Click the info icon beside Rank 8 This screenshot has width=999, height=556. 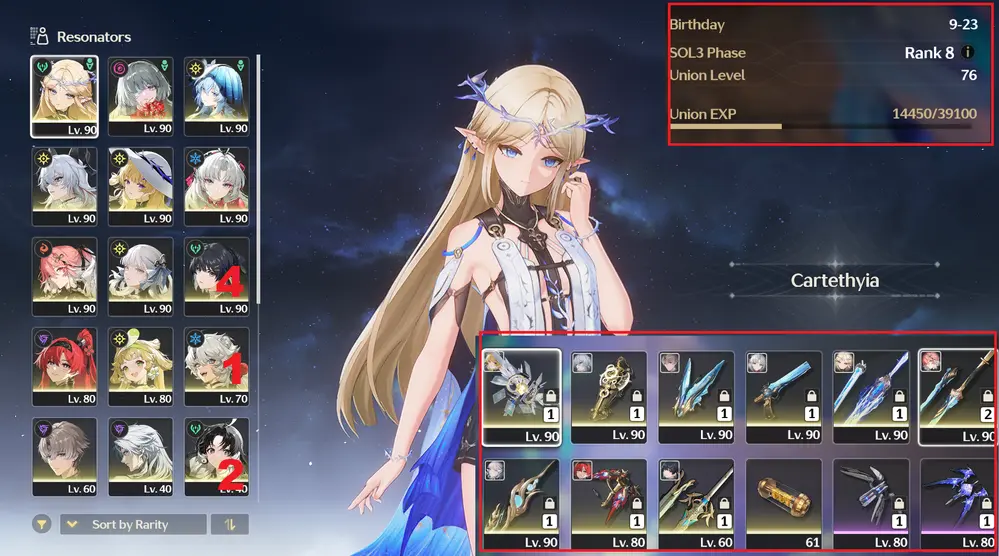tap(967, 53)
